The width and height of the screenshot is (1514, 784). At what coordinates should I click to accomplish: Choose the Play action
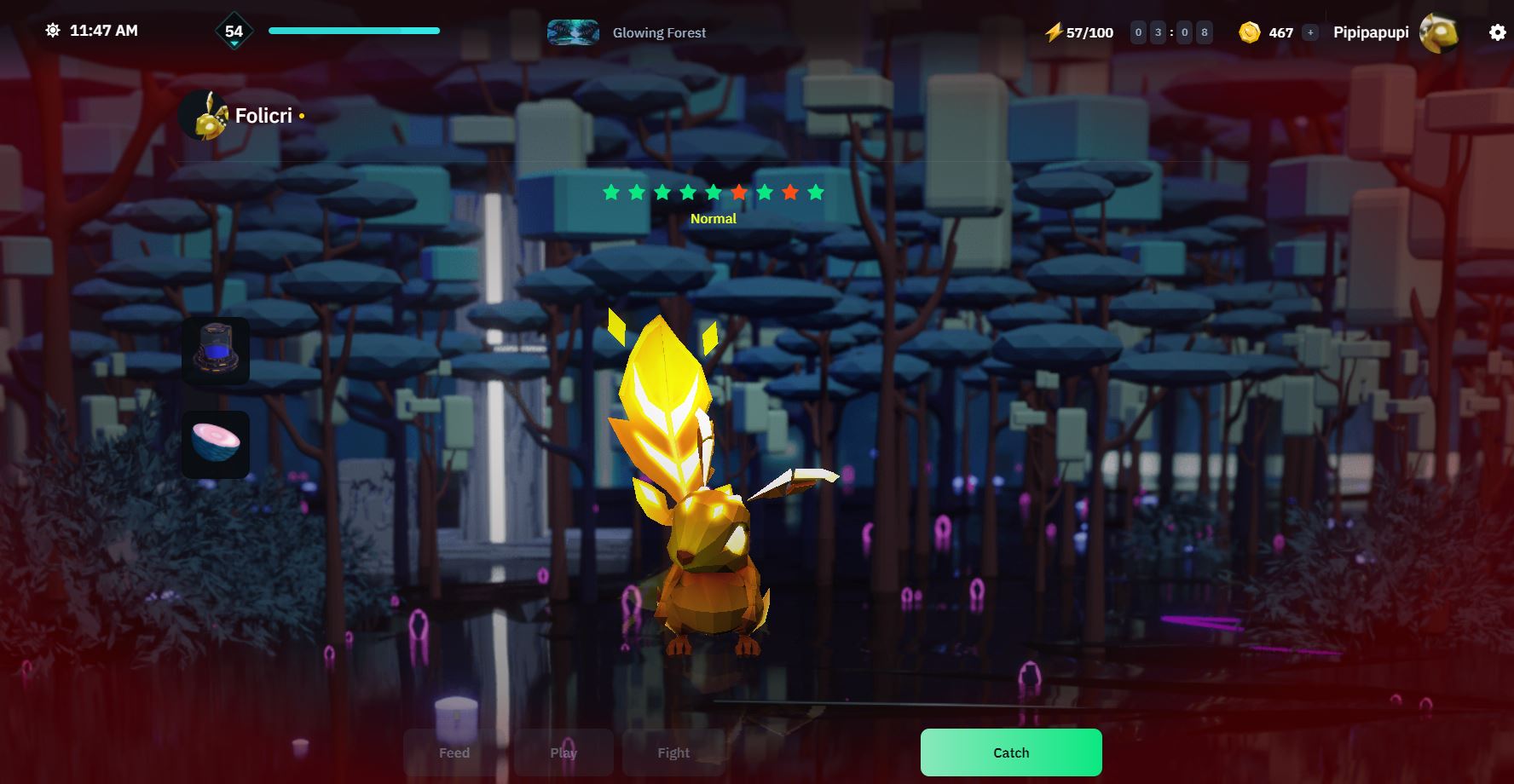click(x=563, y=752)
